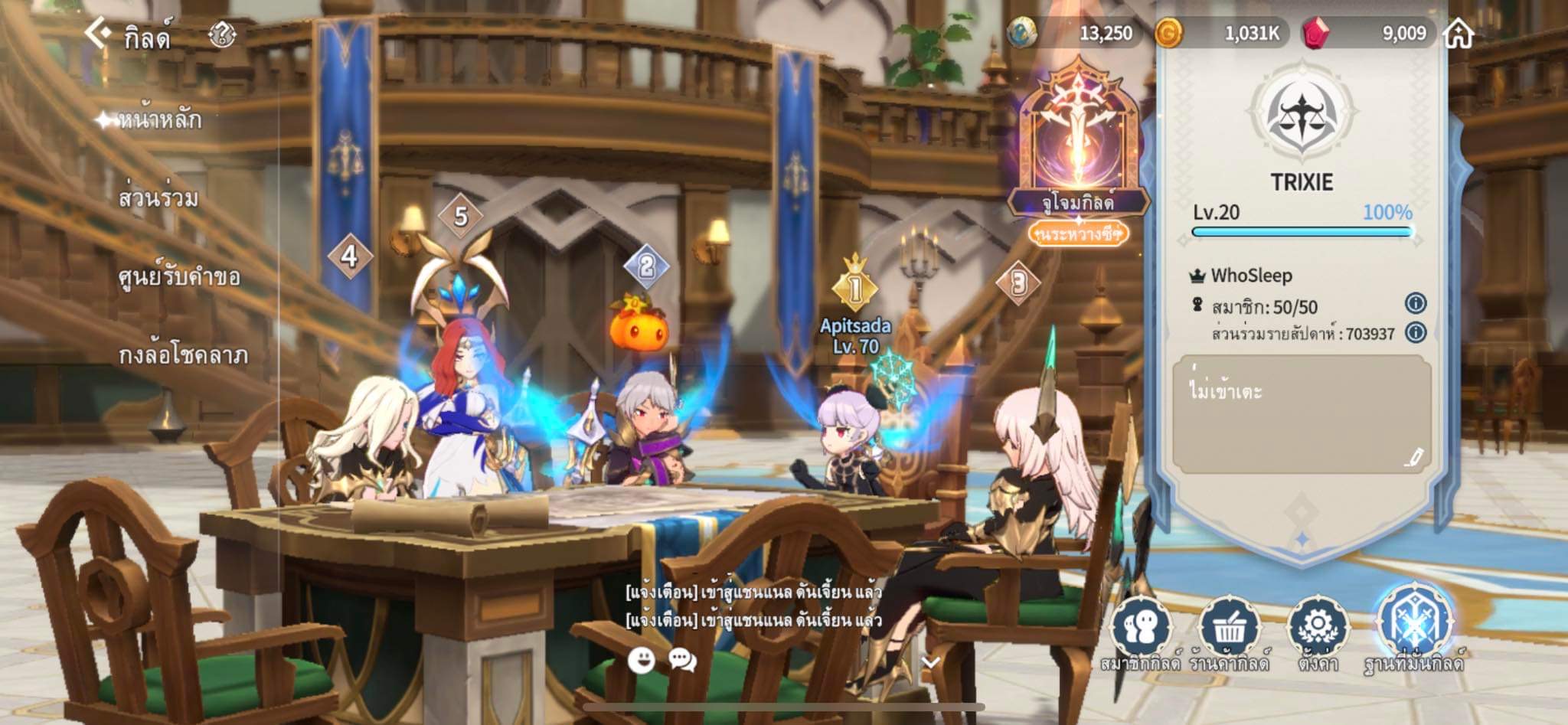Image resolution: width=1568 pixels, height=725 pixels.
Task: Tap the red gem currency counter
Action: (1370, 33)
